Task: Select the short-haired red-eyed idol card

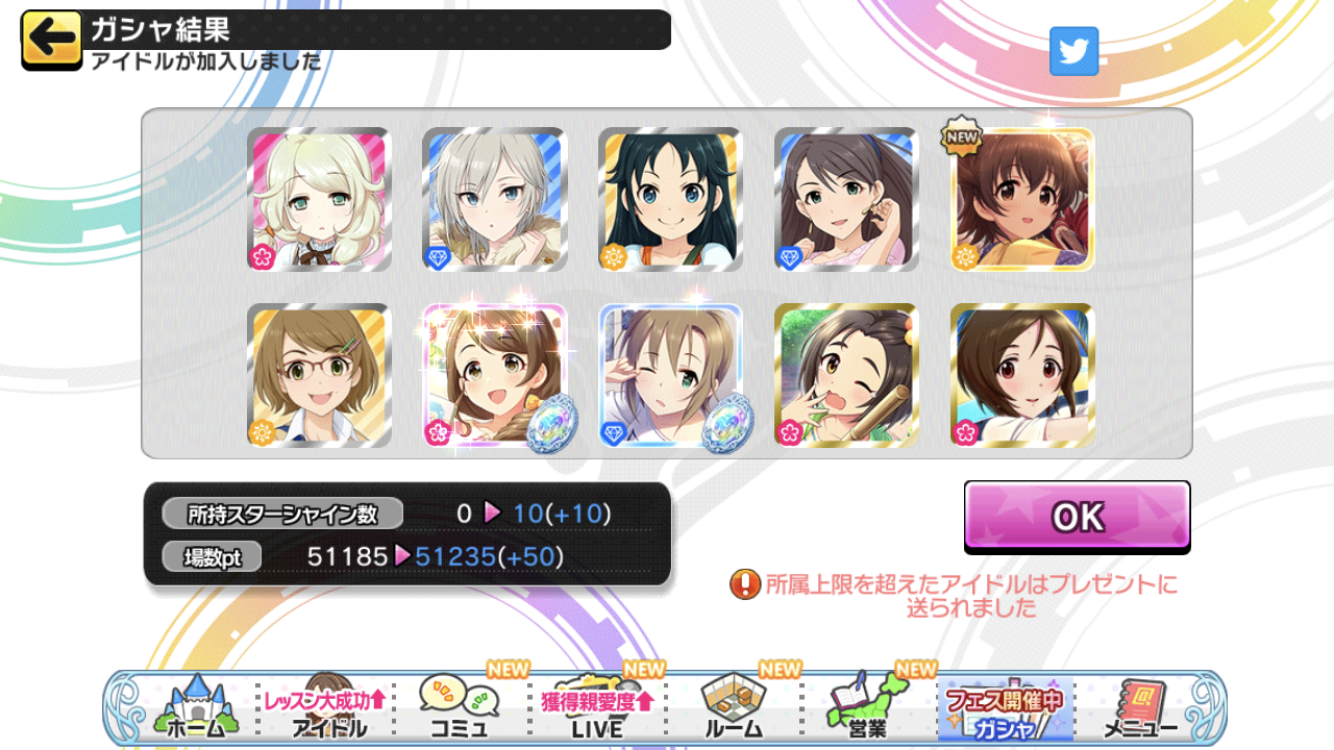Action: 1022,375
